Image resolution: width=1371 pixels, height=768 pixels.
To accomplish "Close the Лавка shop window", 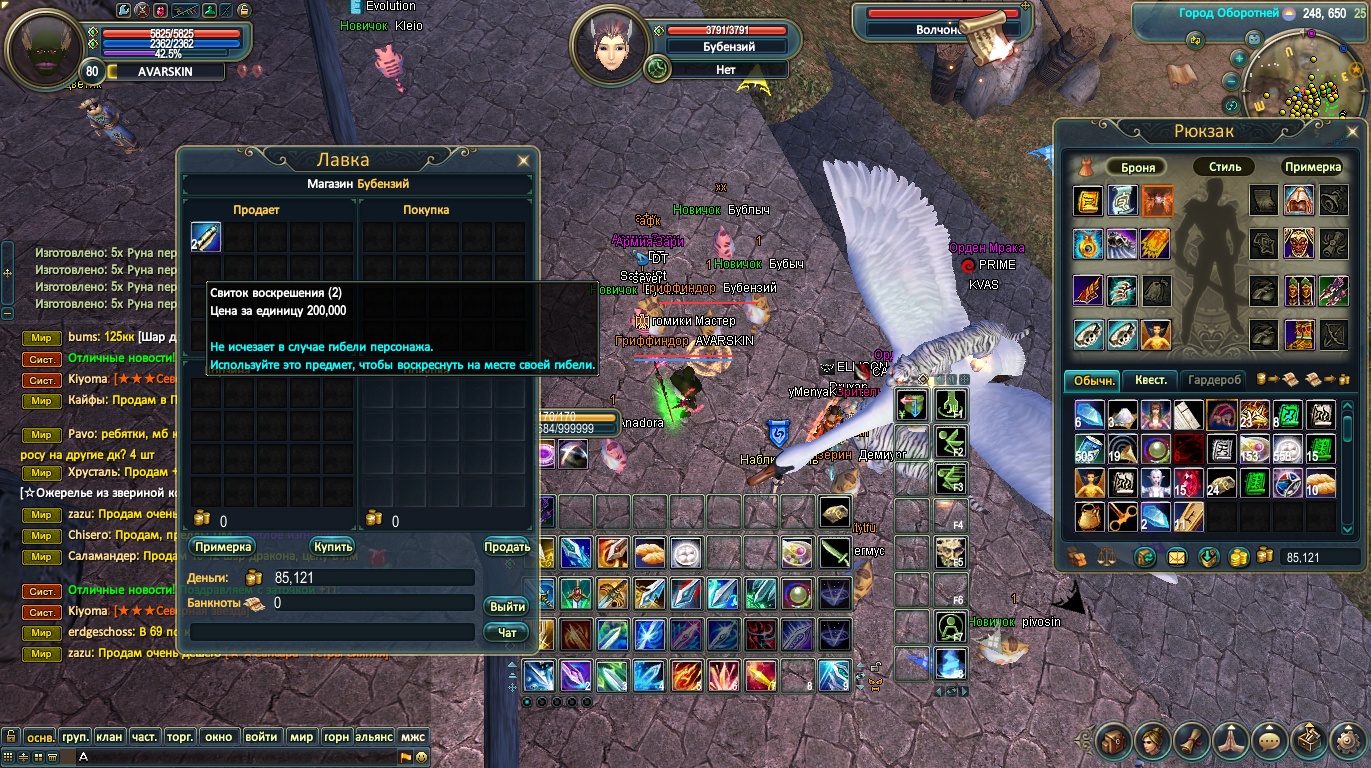I will [523, 160].
